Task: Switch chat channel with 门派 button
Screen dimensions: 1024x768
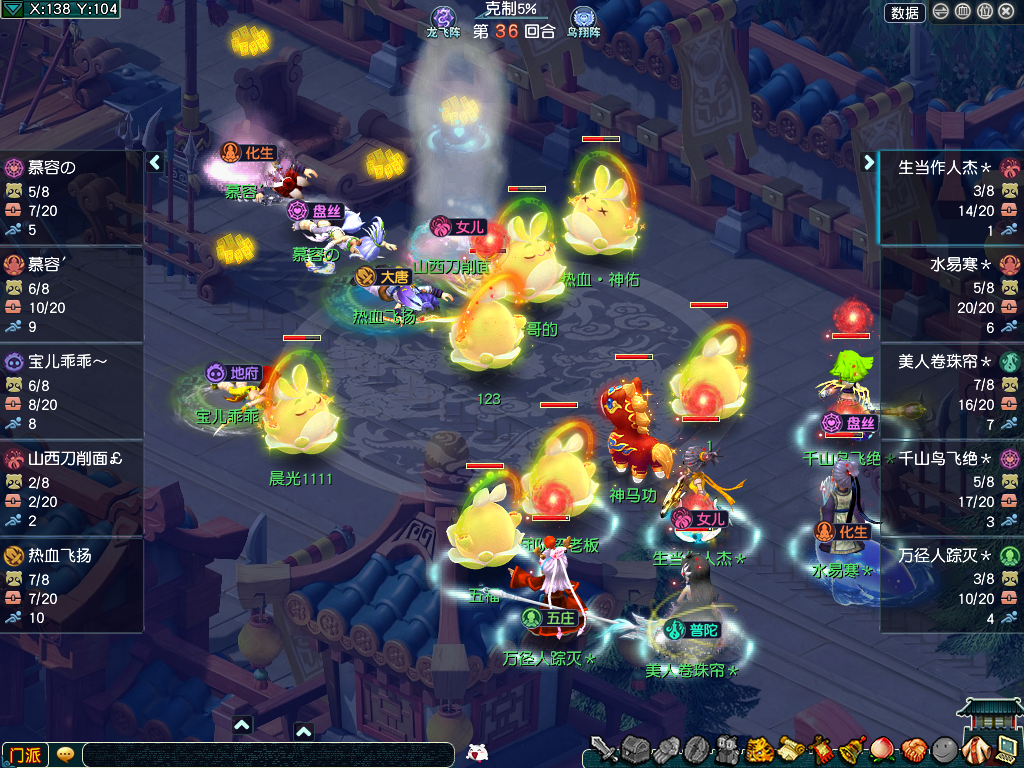Action: click(x=24, y=754)
